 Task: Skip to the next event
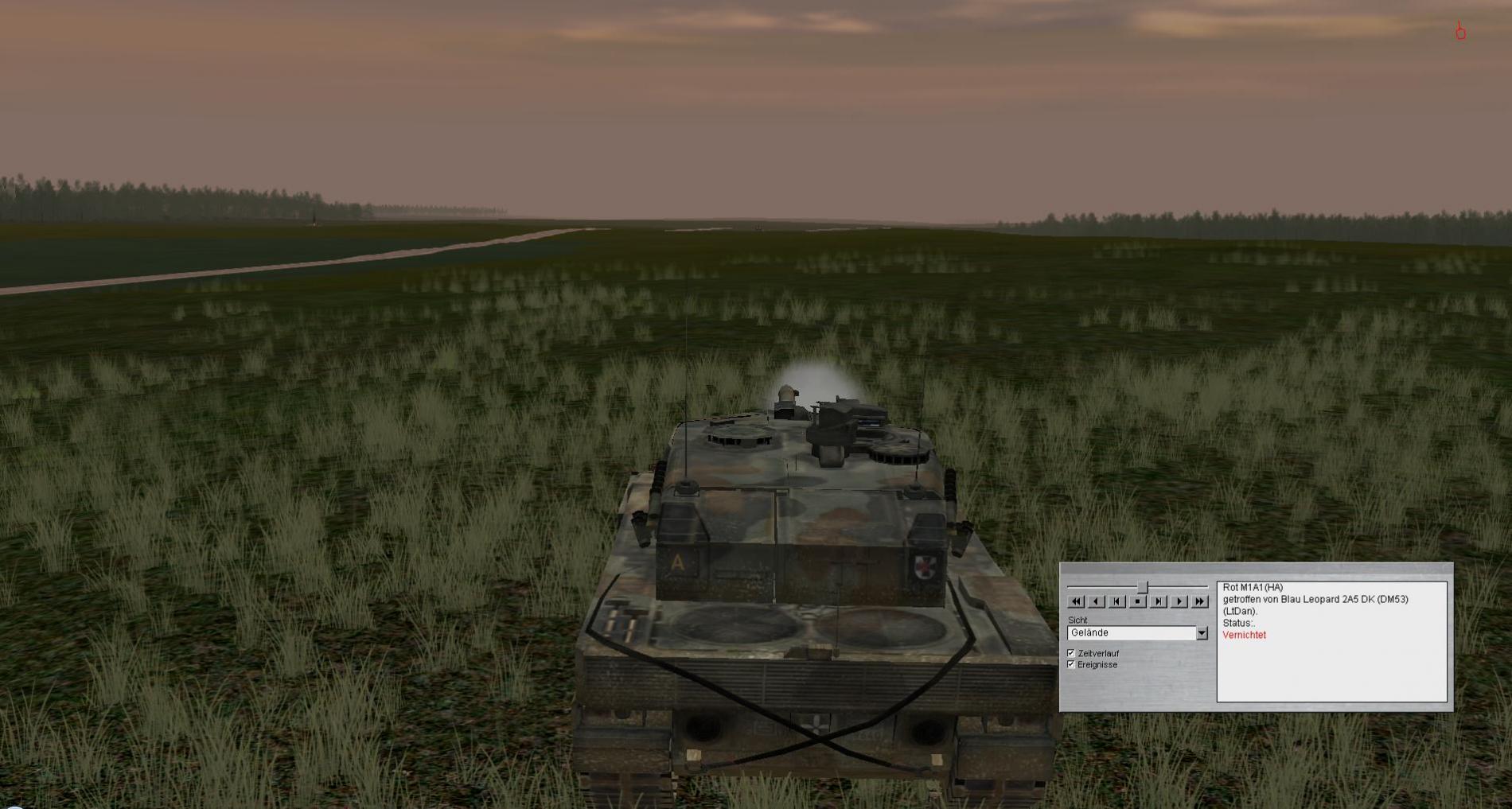tap(1159, 601)
